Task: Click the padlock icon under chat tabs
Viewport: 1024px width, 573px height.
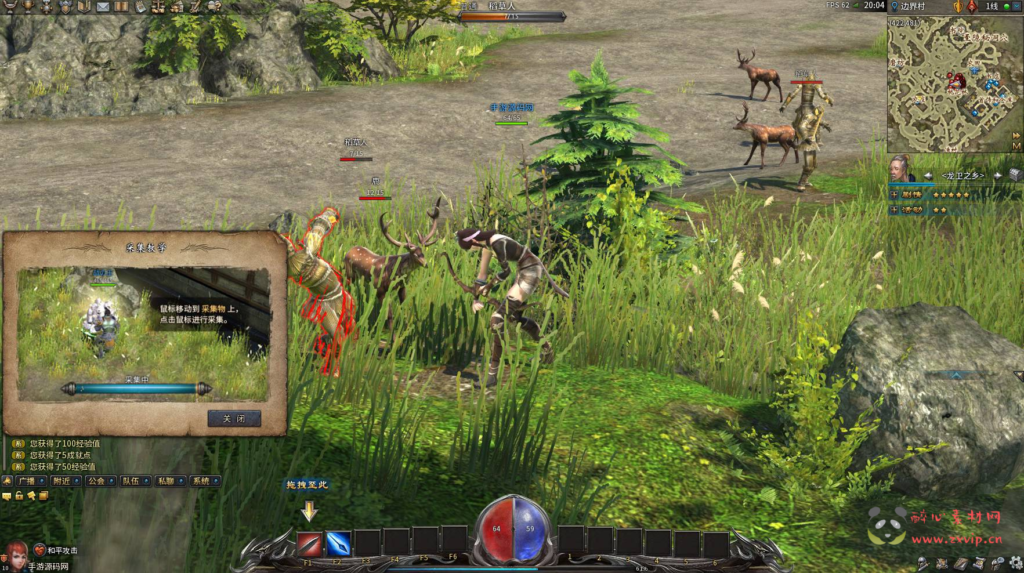Action: click(x=19, y=496)
